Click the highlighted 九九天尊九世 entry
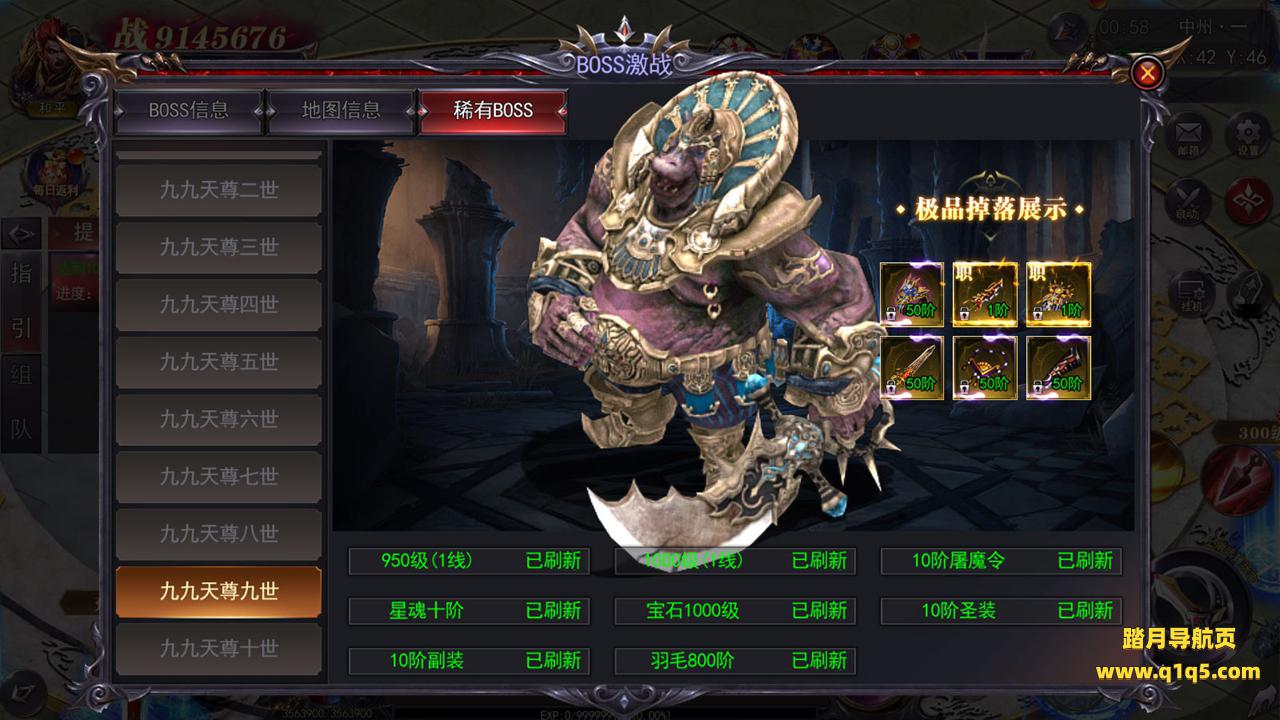This screenshot has width=1280, height=720. click(x=218, y=591)
